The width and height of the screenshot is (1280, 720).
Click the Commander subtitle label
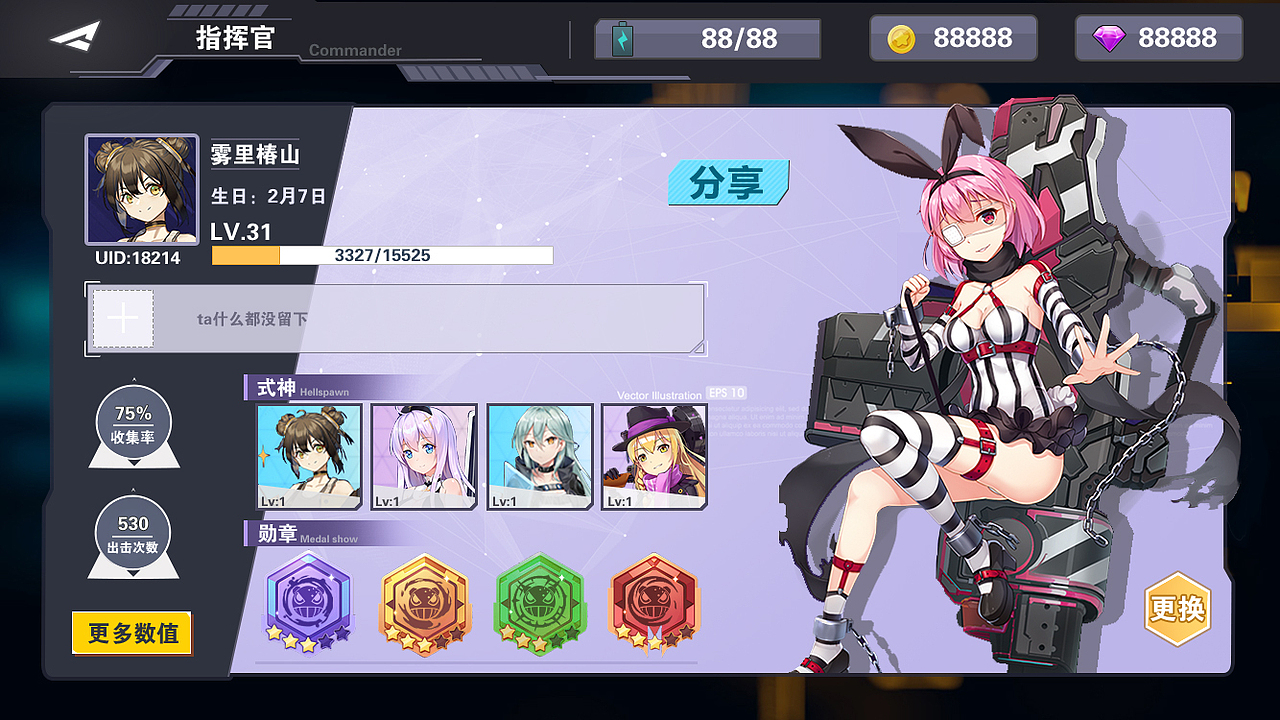tap(354, 50)
